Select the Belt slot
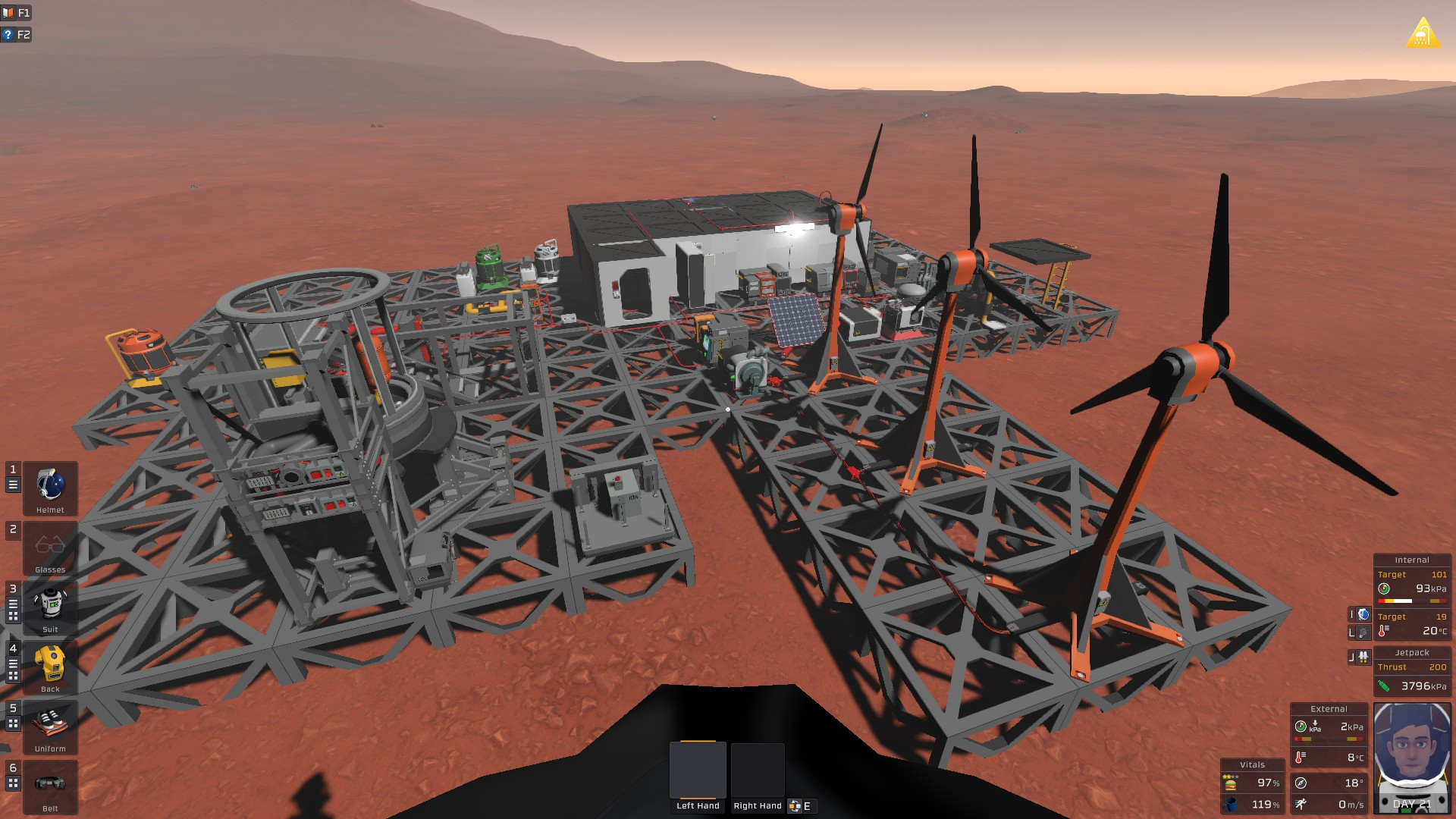This screenshot has height=819, width=1456. (50, 786)
